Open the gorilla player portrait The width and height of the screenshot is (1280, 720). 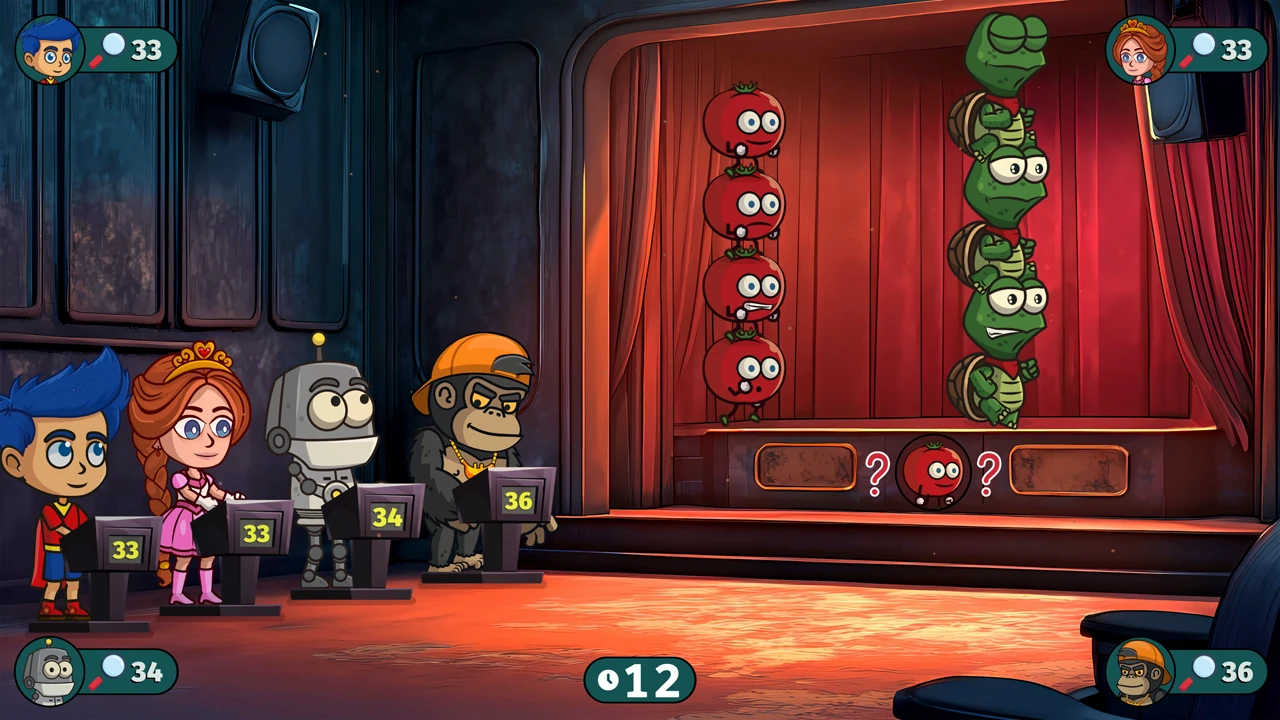(1141, 672)
